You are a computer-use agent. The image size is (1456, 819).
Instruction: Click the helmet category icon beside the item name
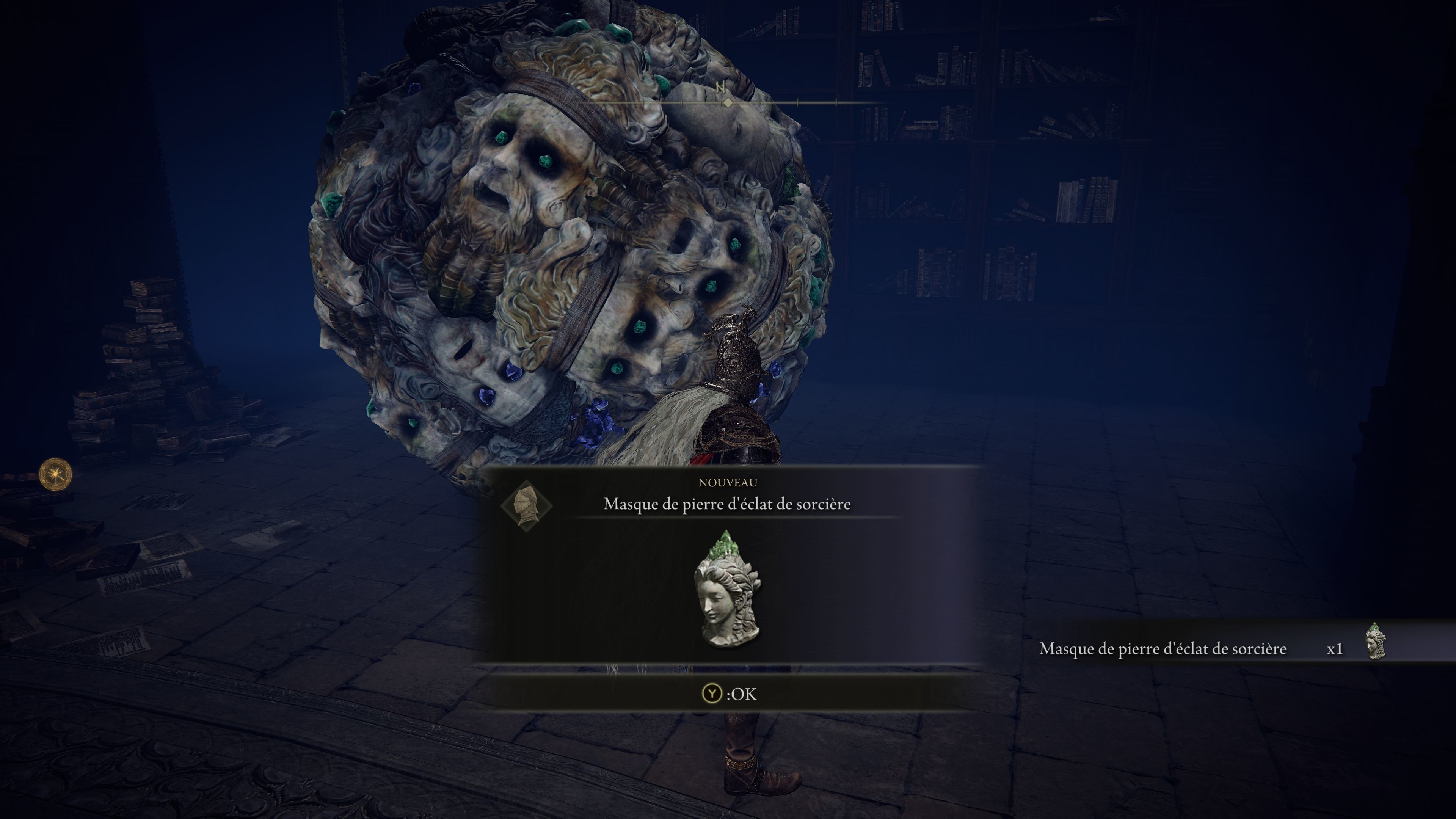coord(526,505)
